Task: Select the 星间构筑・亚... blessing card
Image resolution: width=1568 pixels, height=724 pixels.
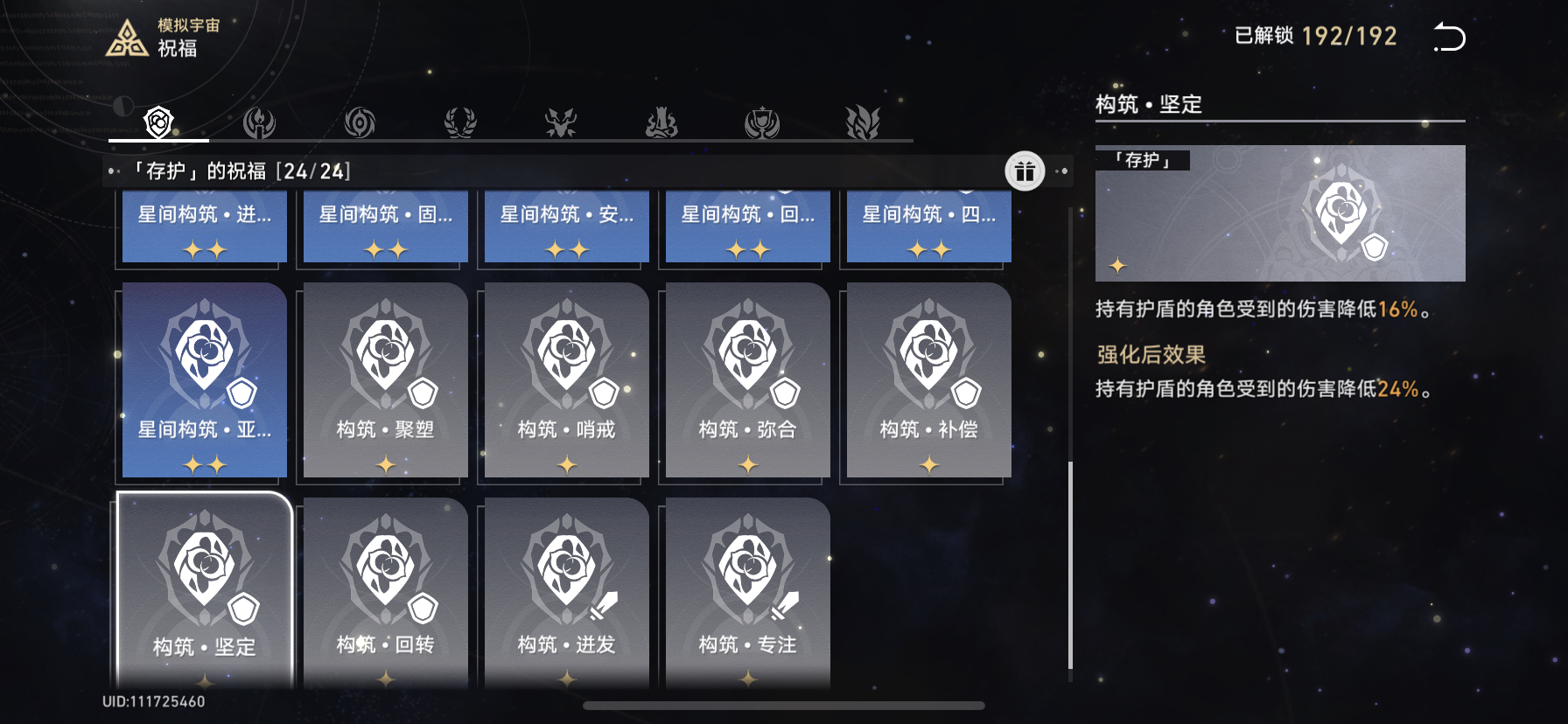Action: pos(205,380)
